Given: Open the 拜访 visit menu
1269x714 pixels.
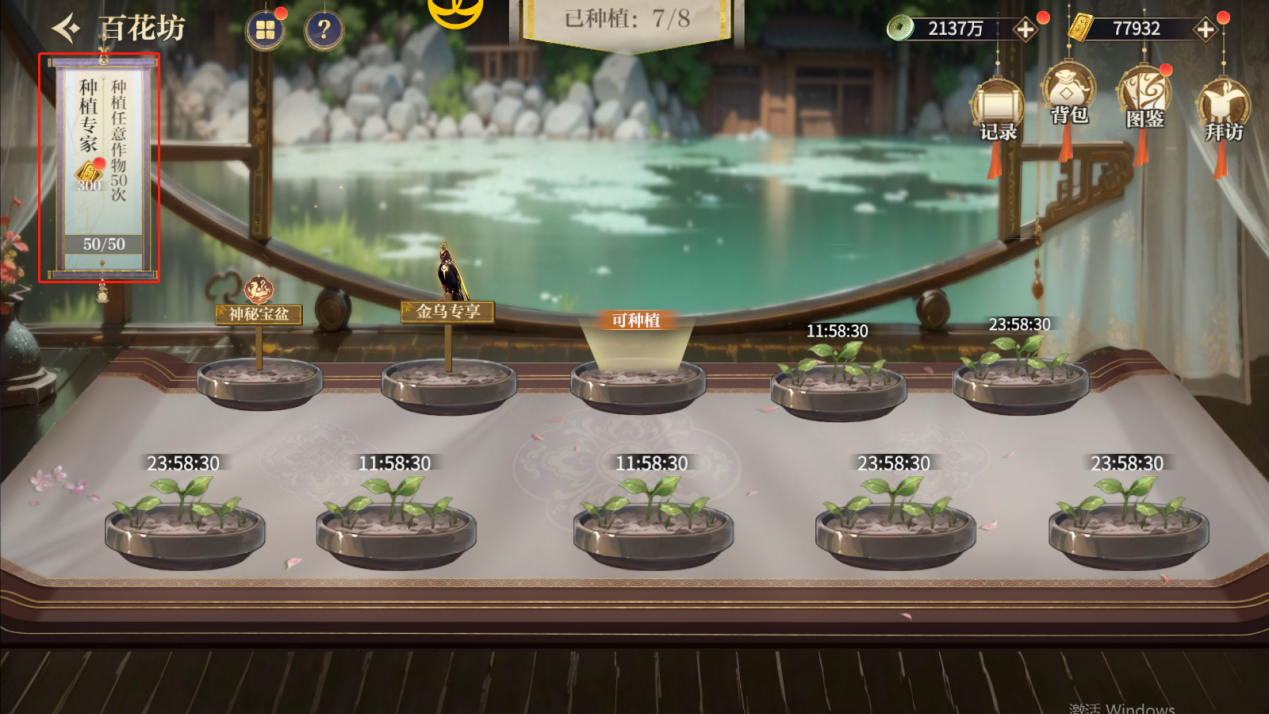Looking at the screenshot, I should [1222, 108].
